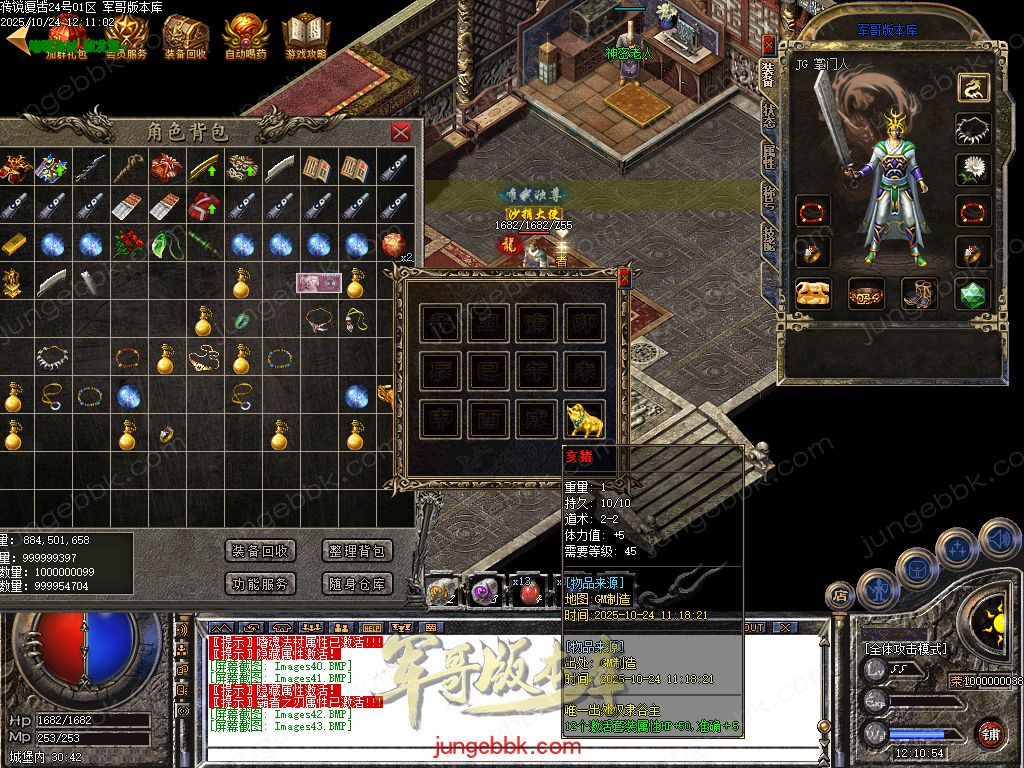Close the character equipment panel
Viewport: 1024px width, 768px height.
[x=768, y=44]
